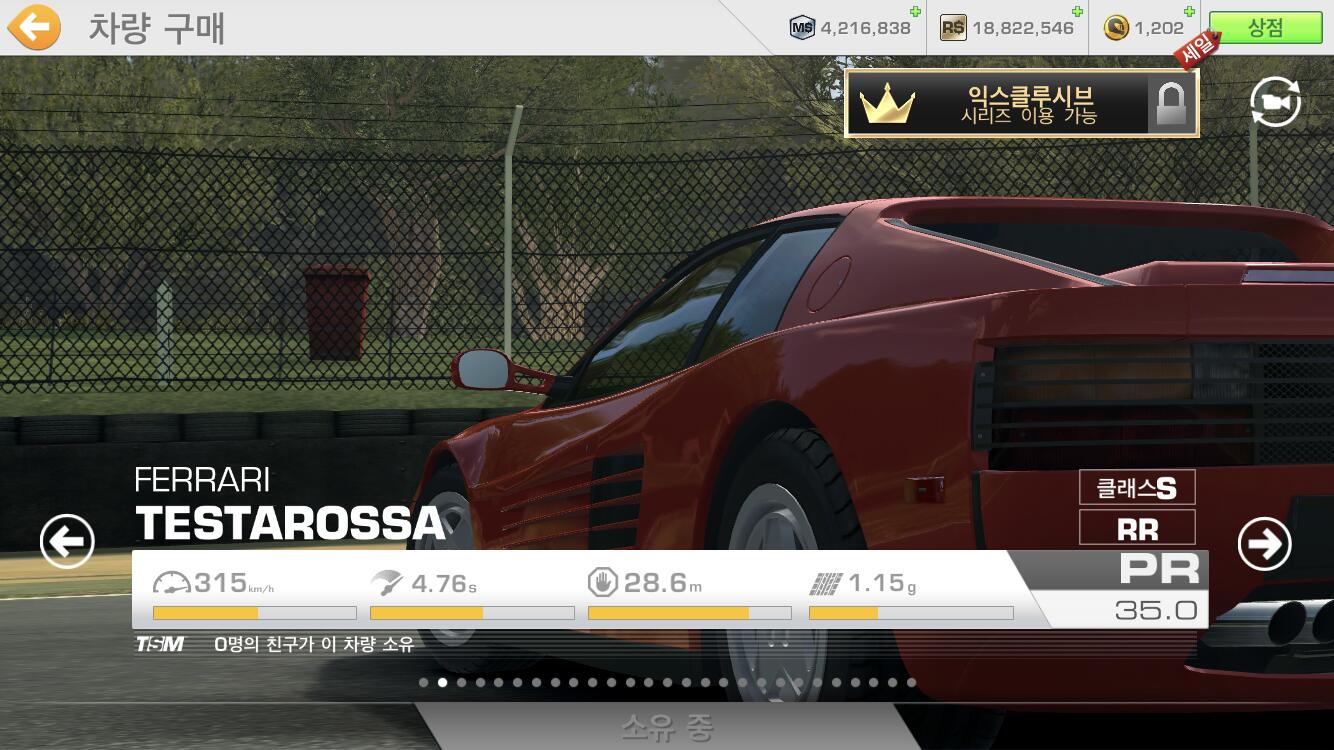Show the previous car with left arrow
This screenshot has height=750, width=1334.
click(67, 543)
